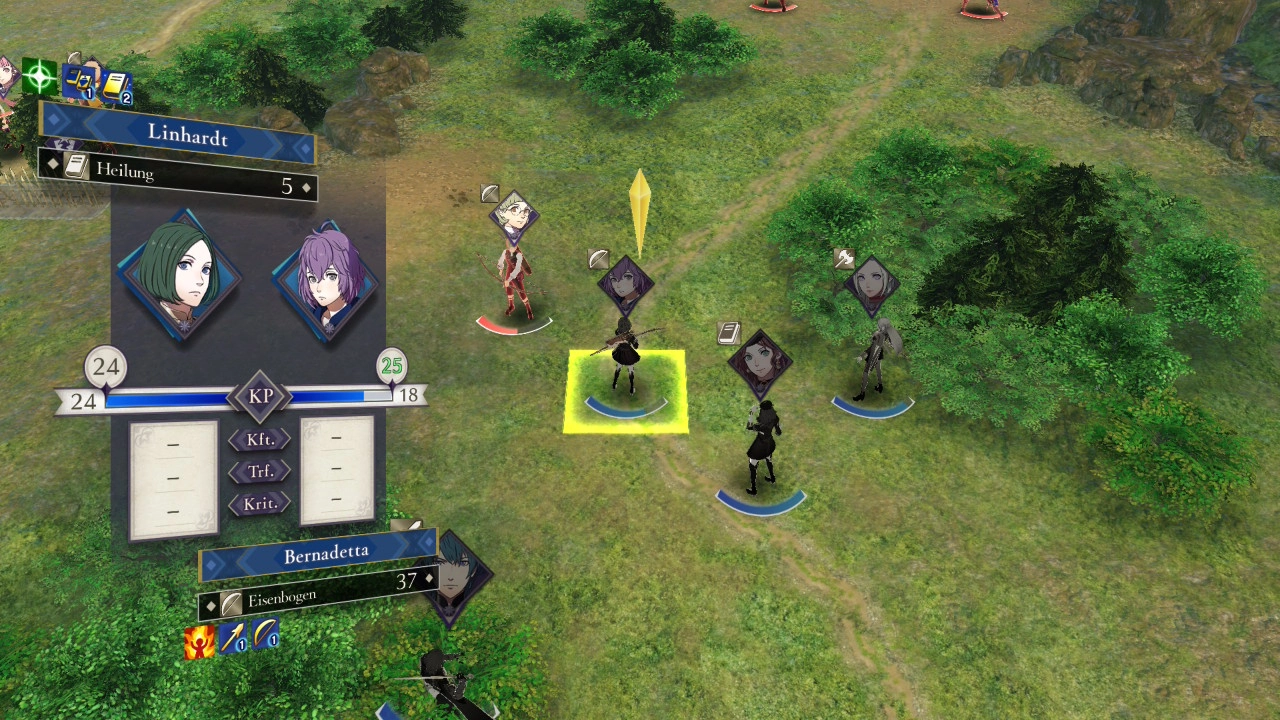Viewport: 1280px width, 720px height.
Task: Choose the Eisenbogen weapon row
Action: click(318, 592)
